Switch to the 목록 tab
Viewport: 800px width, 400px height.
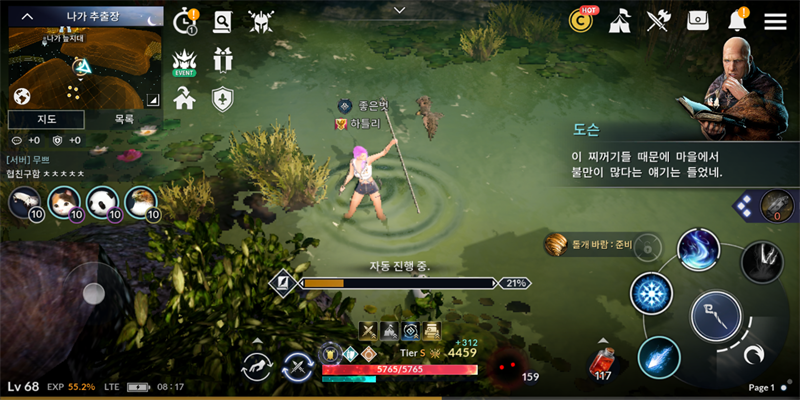(124, 119)
